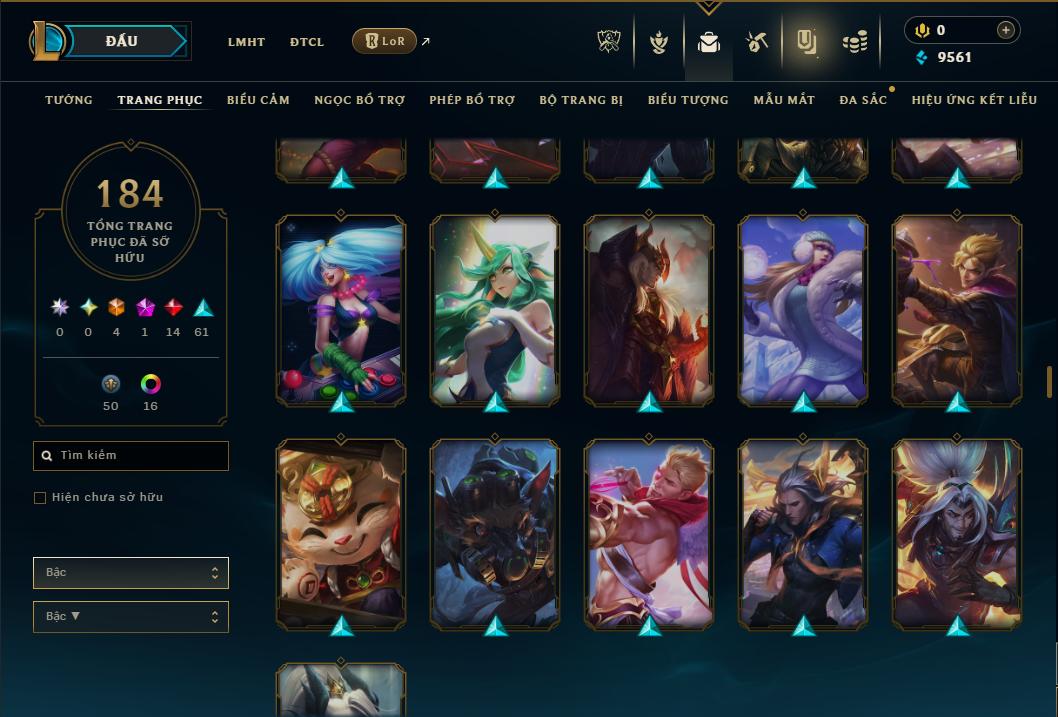The image size is (1058, 717).
Task: Switch to the MẪU MẮT tab
Action: tap(784, 100)
